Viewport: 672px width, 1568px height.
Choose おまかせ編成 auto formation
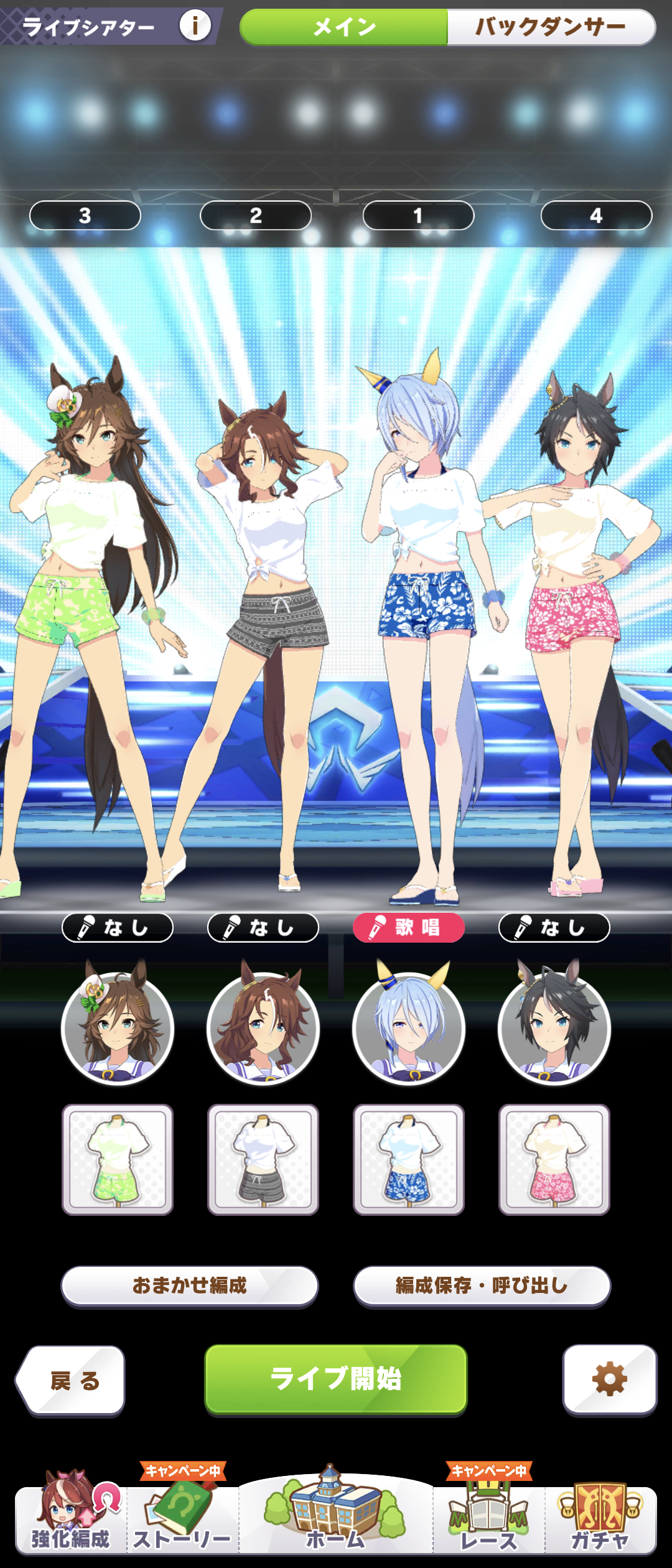coord(189,1285)
